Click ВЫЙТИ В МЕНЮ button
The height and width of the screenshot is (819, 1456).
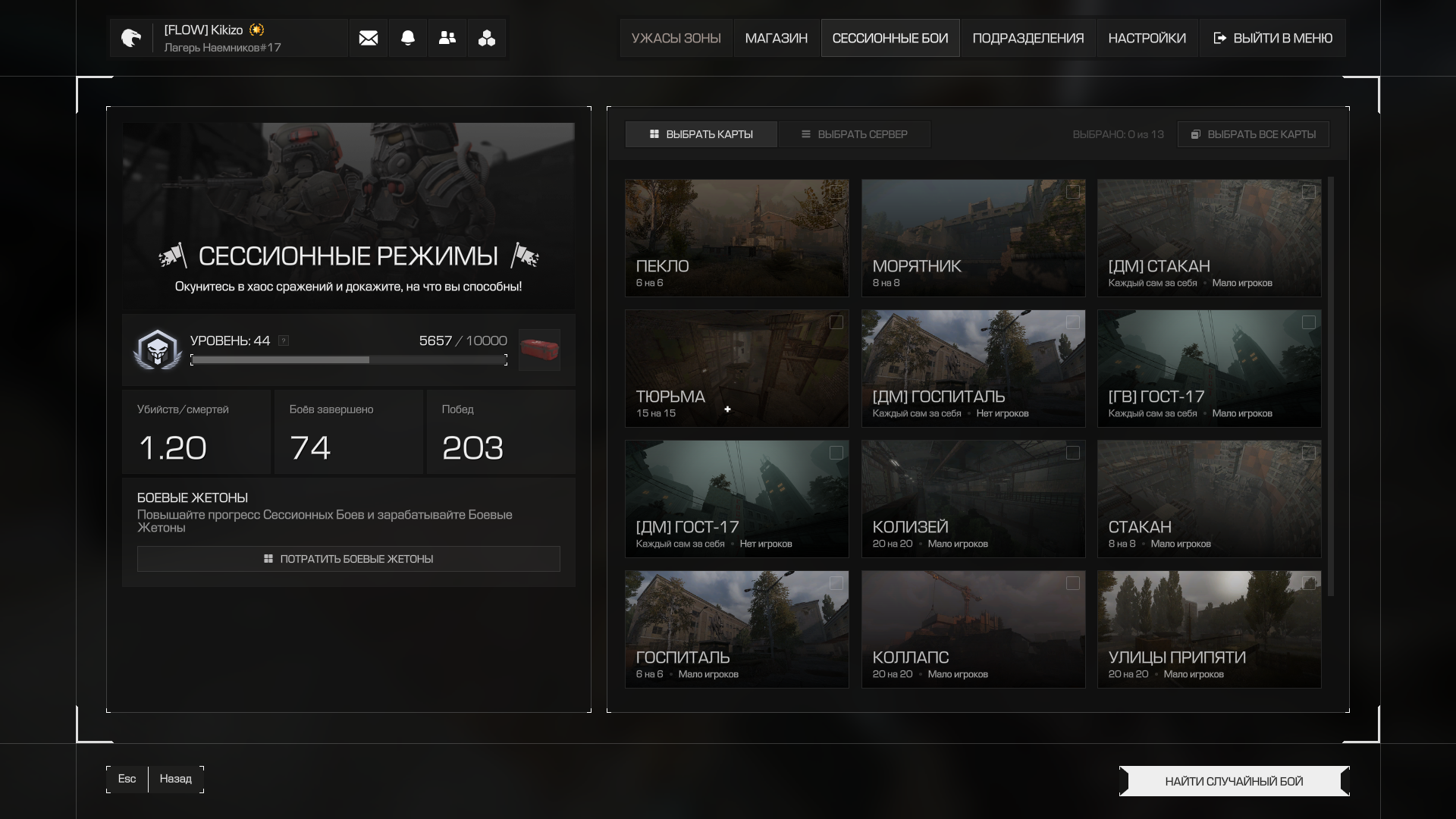[1272, 38]
